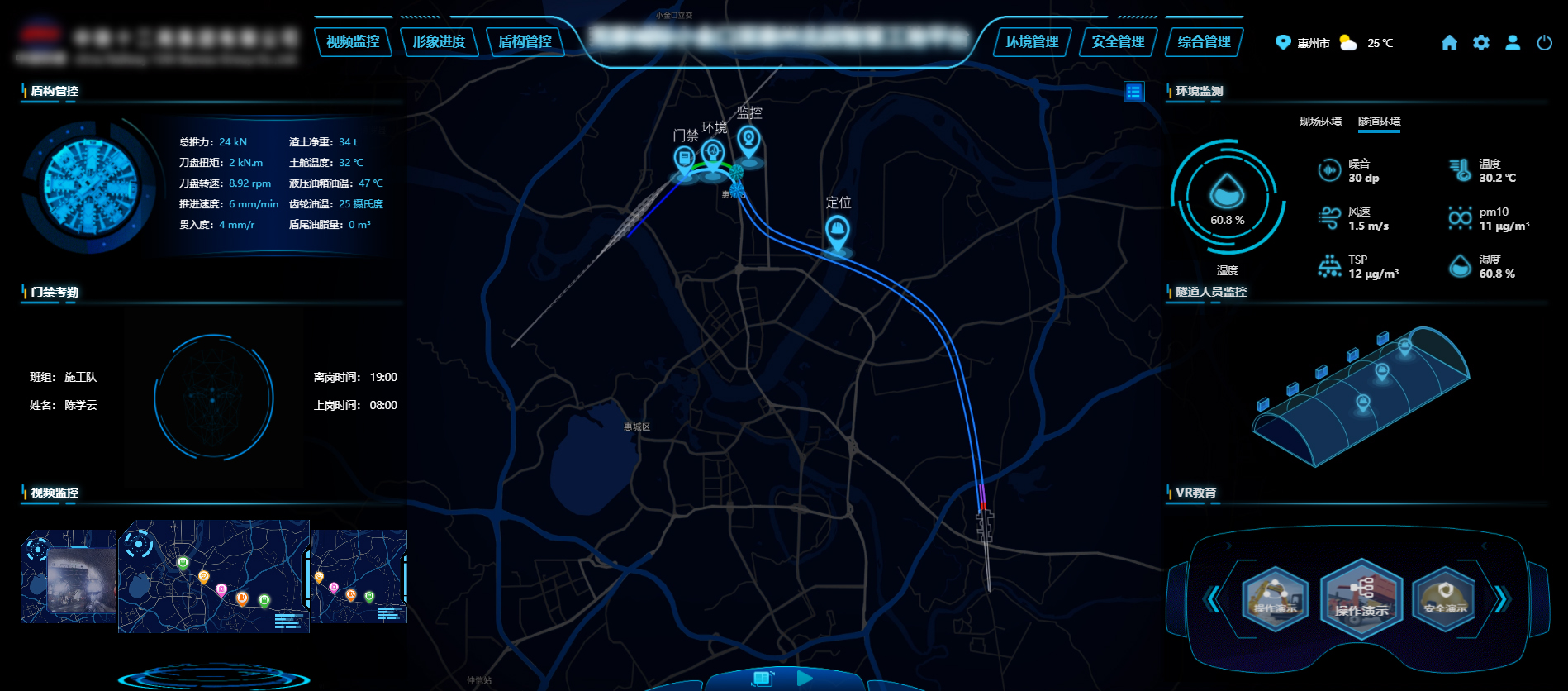The width and height of the screenshot is (1568, 691).
Task: Switch to the 现场环境 tab
Action: click(1320, 122)
